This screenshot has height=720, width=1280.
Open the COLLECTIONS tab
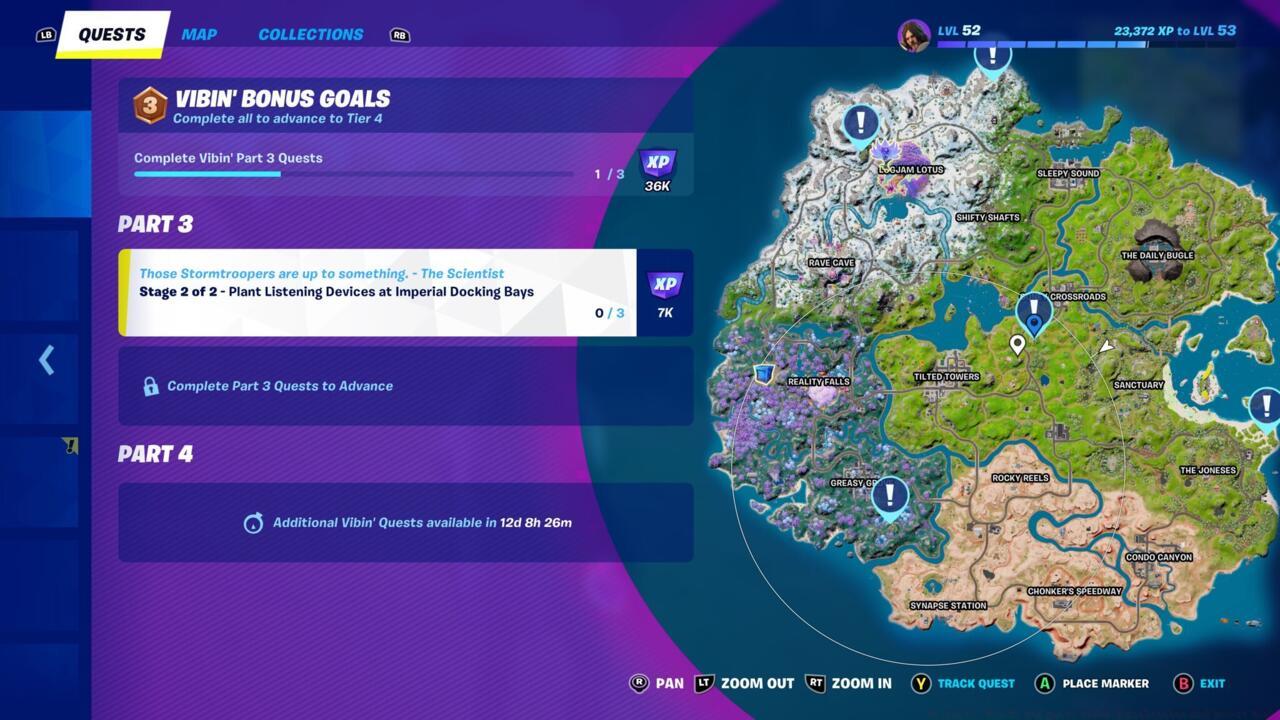coord(310,33)
